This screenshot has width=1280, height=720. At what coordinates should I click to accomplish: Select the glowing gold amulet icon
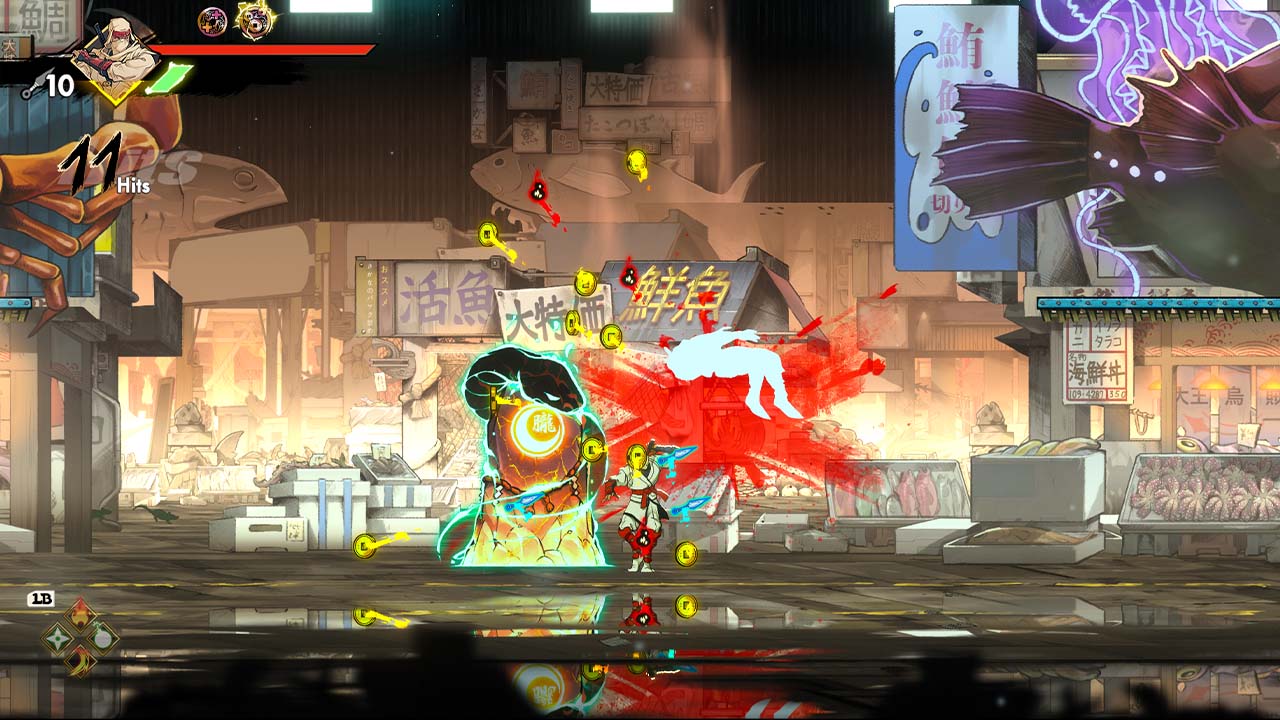point(256,20)
